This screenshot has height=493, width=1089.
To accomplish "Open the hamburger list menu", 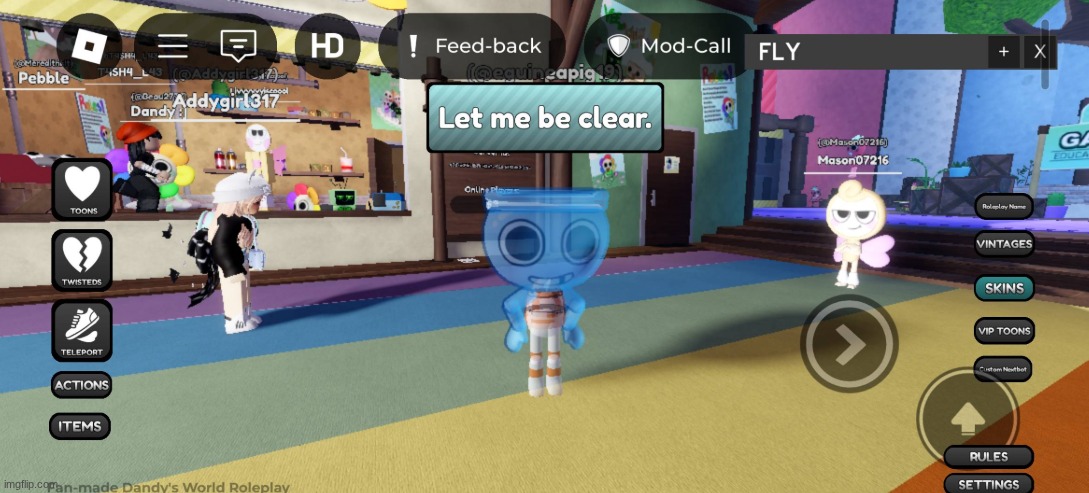I will click(173, 46).
